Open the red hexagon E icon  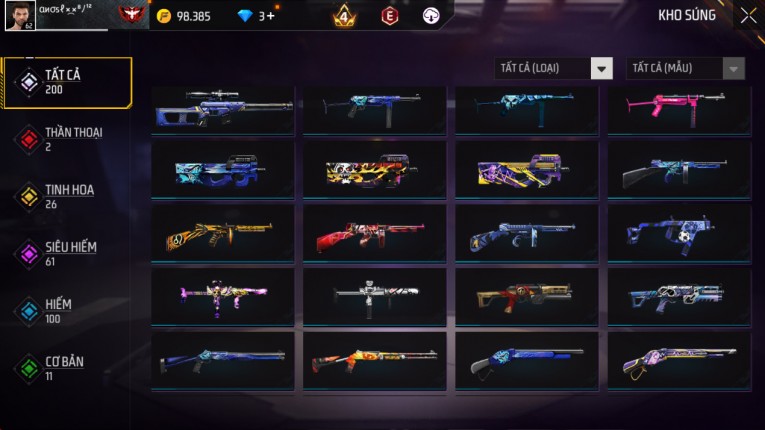(x=390, y=16)
